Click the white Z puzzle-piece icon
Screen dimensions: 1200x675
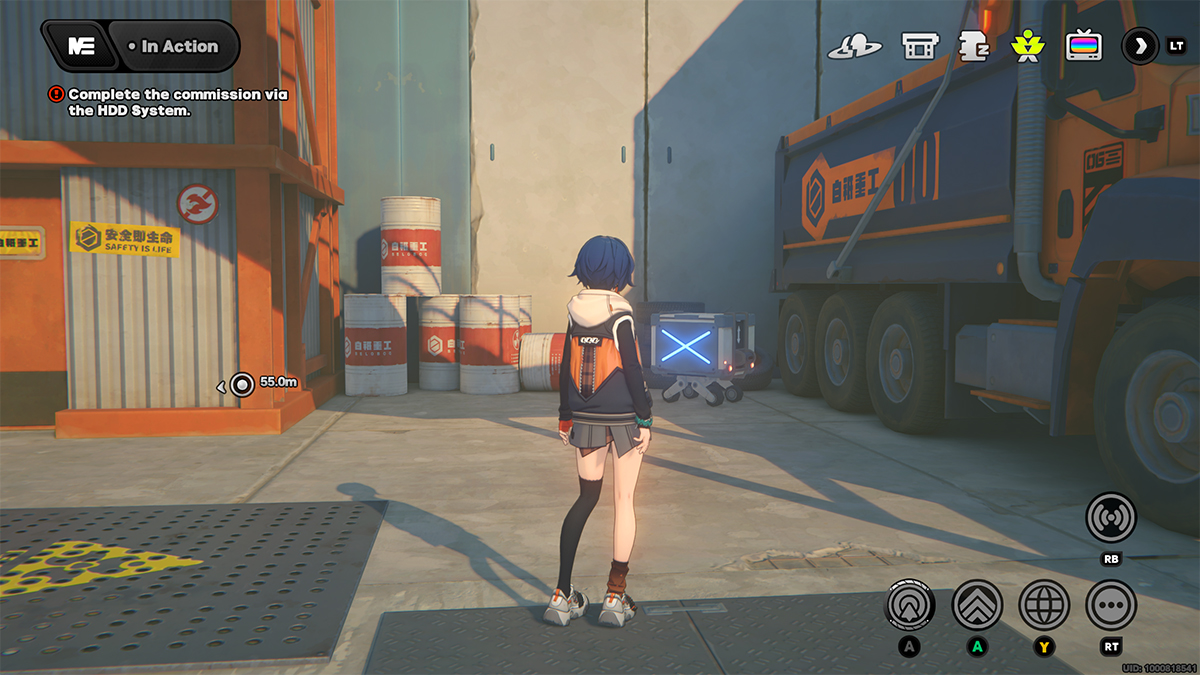coord(972,46)
